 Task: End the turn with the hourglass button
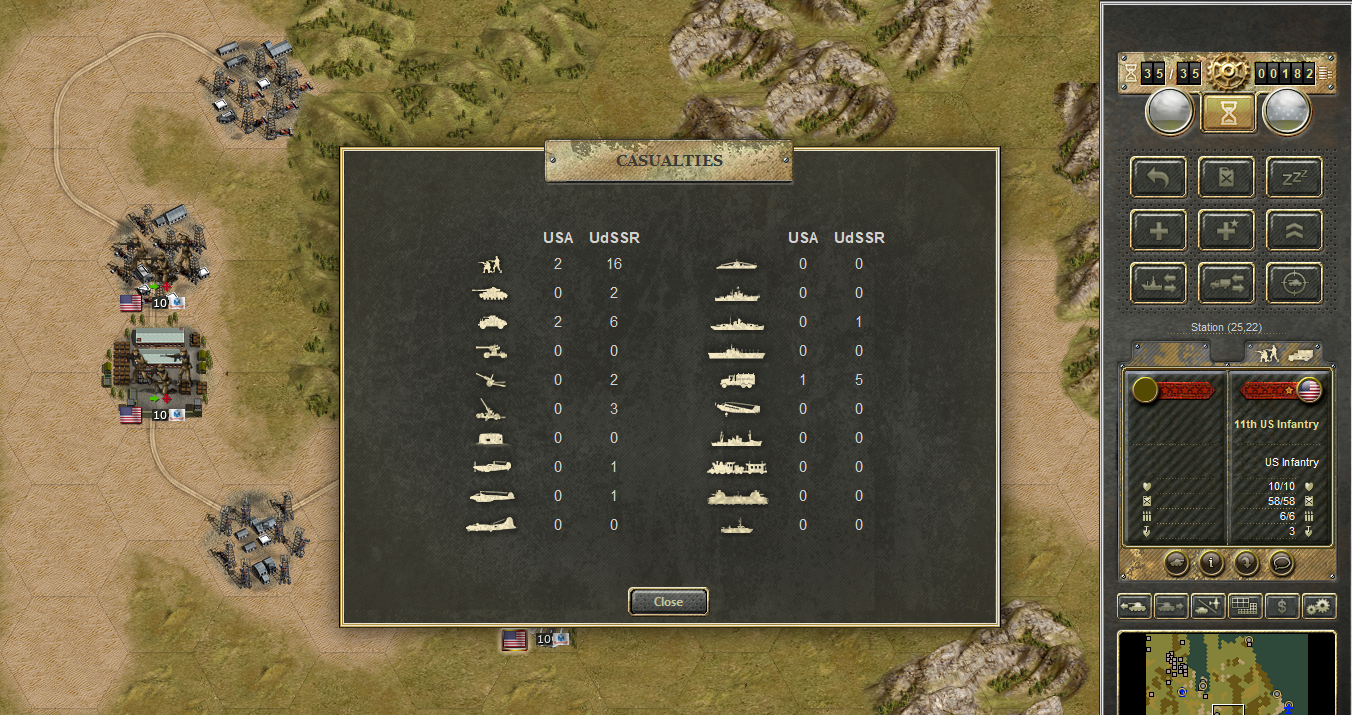coord(1228,112)
